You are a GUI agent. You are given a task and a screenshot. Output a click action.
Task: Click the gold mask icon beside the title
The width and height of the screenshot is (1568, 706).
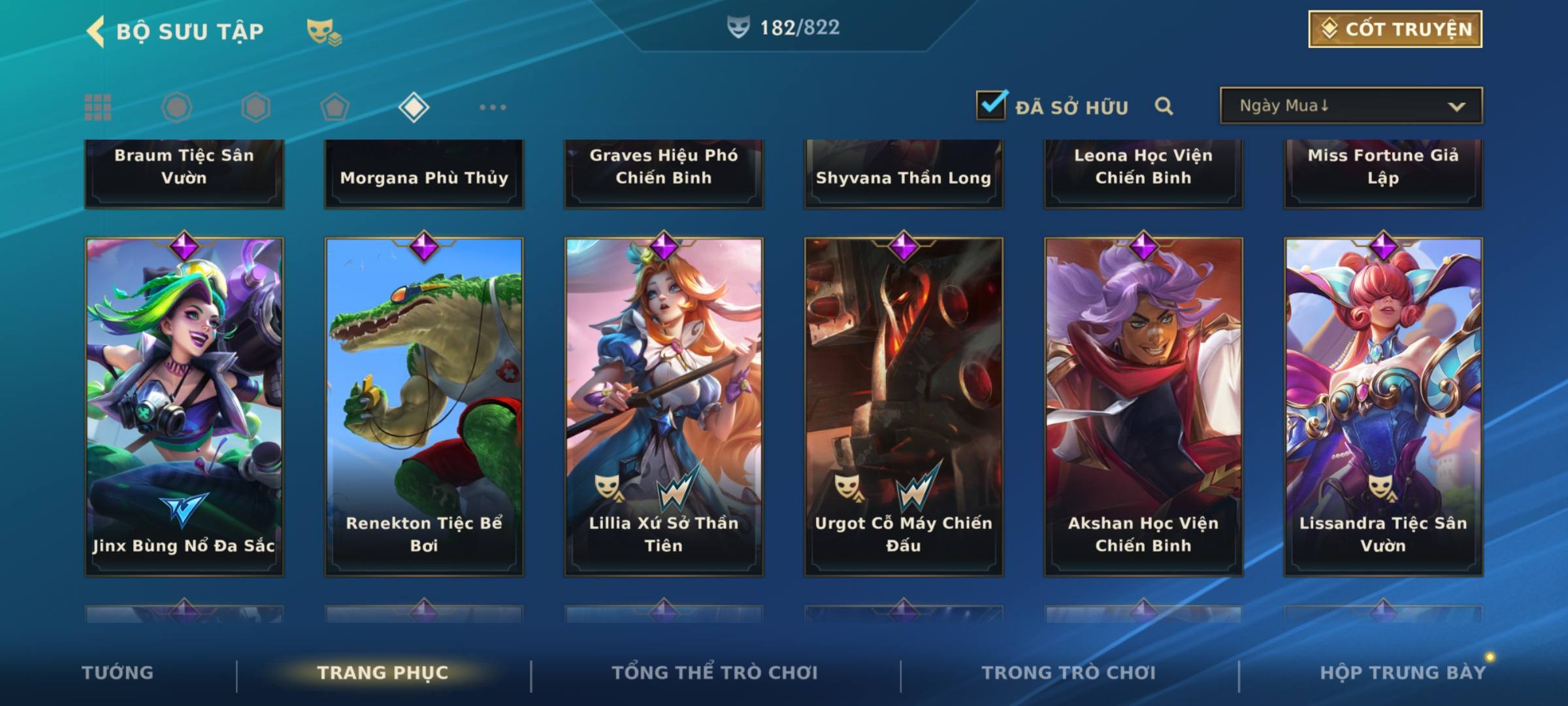(x=323, y=31)
